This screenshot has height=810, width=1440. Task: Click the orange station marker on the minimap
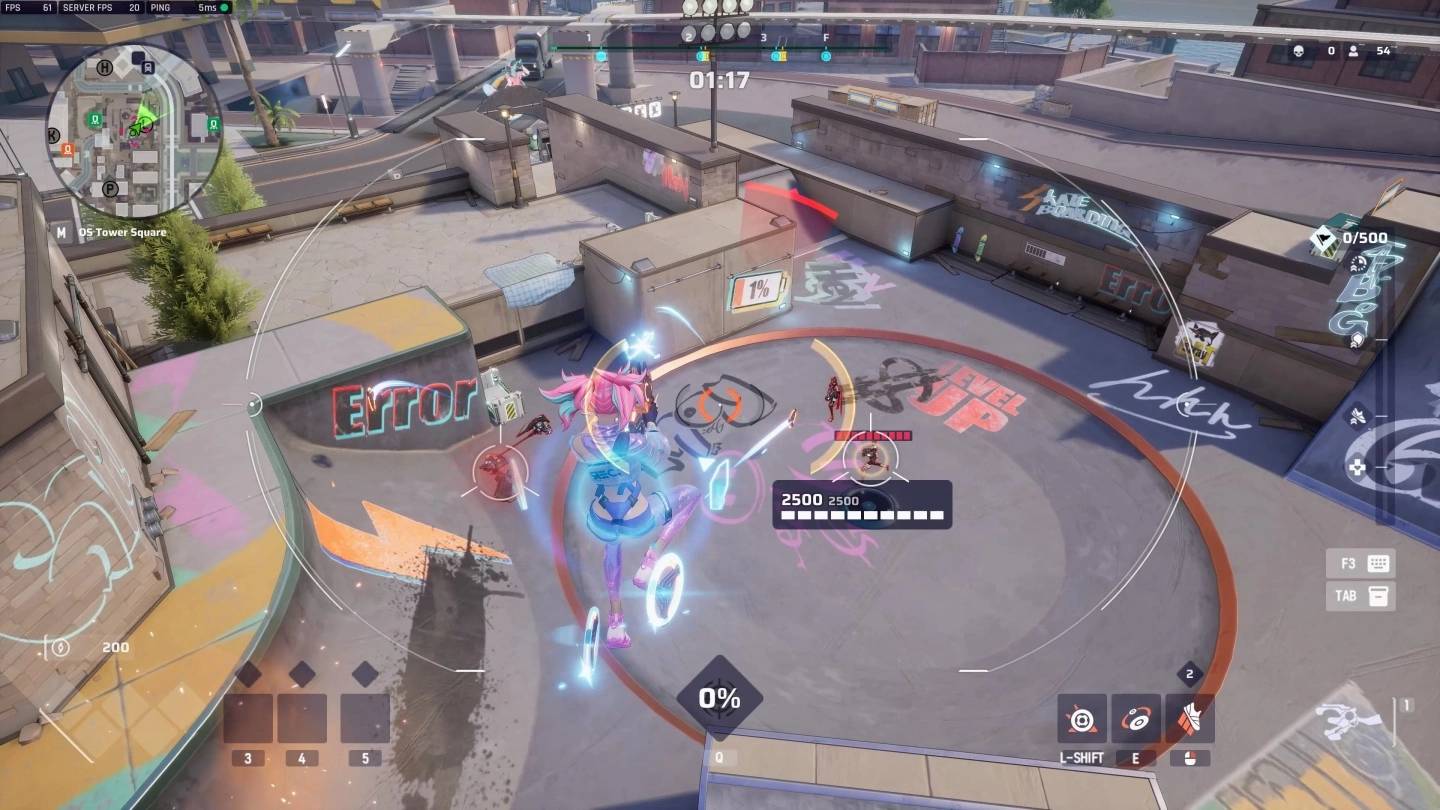(x=67, y=150)
